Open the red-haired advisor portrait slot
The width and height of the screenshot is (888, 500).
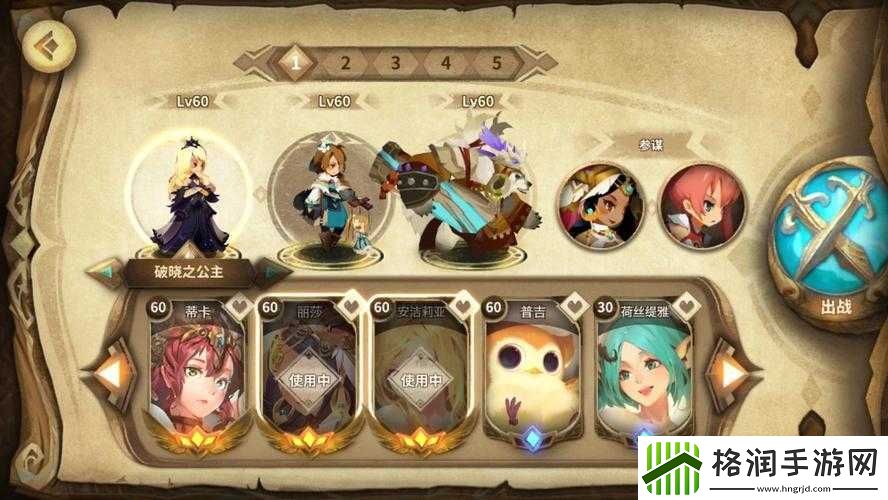[x=702, y=205]
